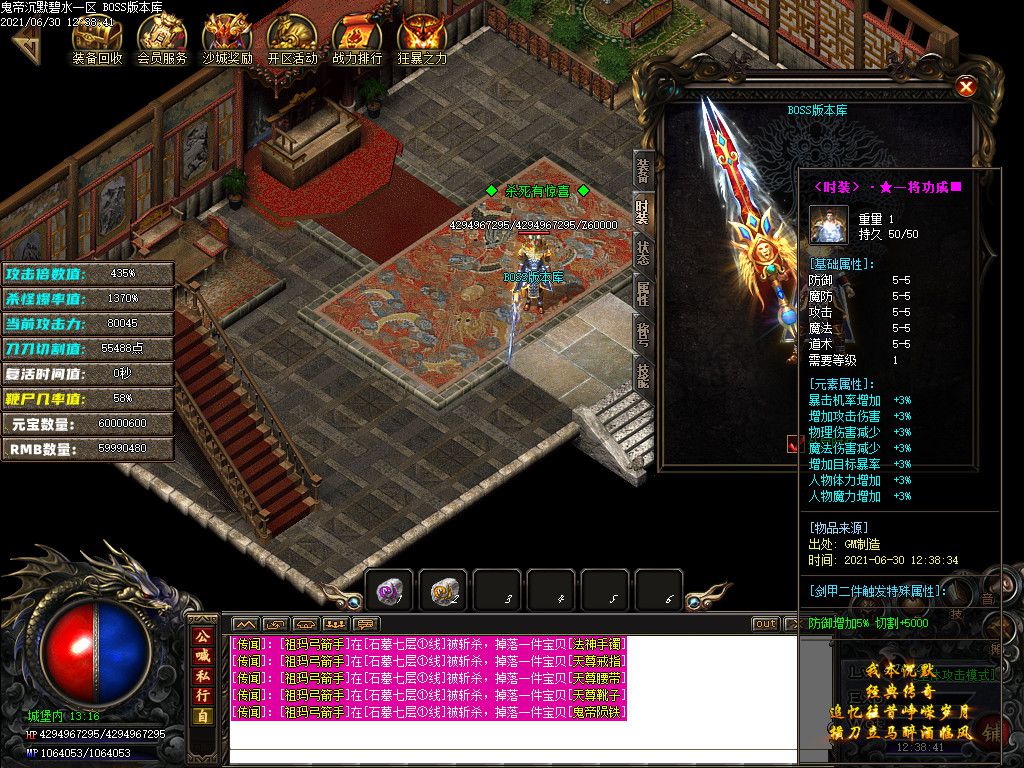Image resolution: width=1024 pixels, height=768 pixels.
Task: Click the out button above the chat
Action: click(x=765, y=624)
